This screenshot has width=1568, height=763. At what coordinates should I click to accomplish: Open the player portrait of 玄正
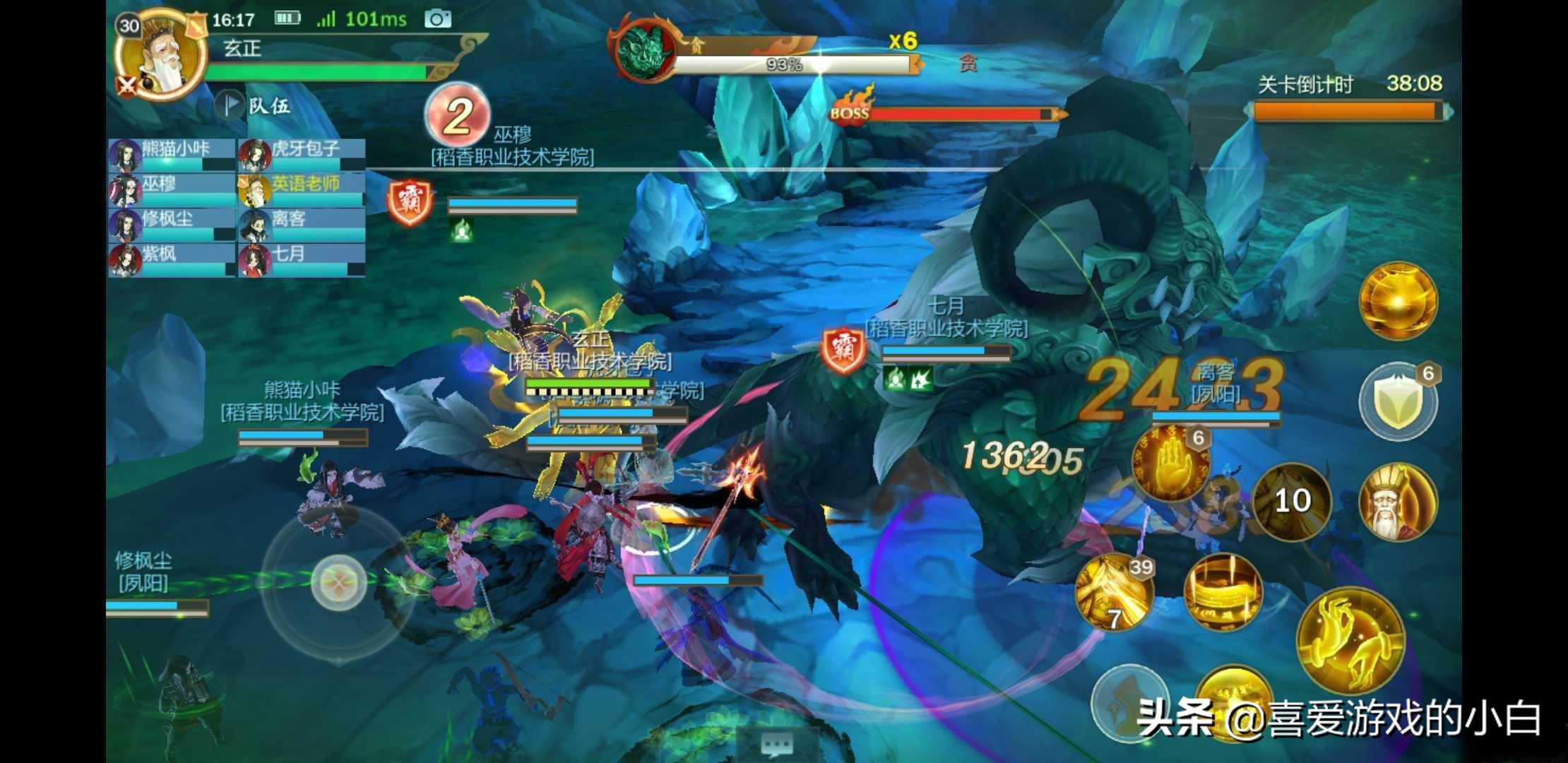(x=161, y=58)
